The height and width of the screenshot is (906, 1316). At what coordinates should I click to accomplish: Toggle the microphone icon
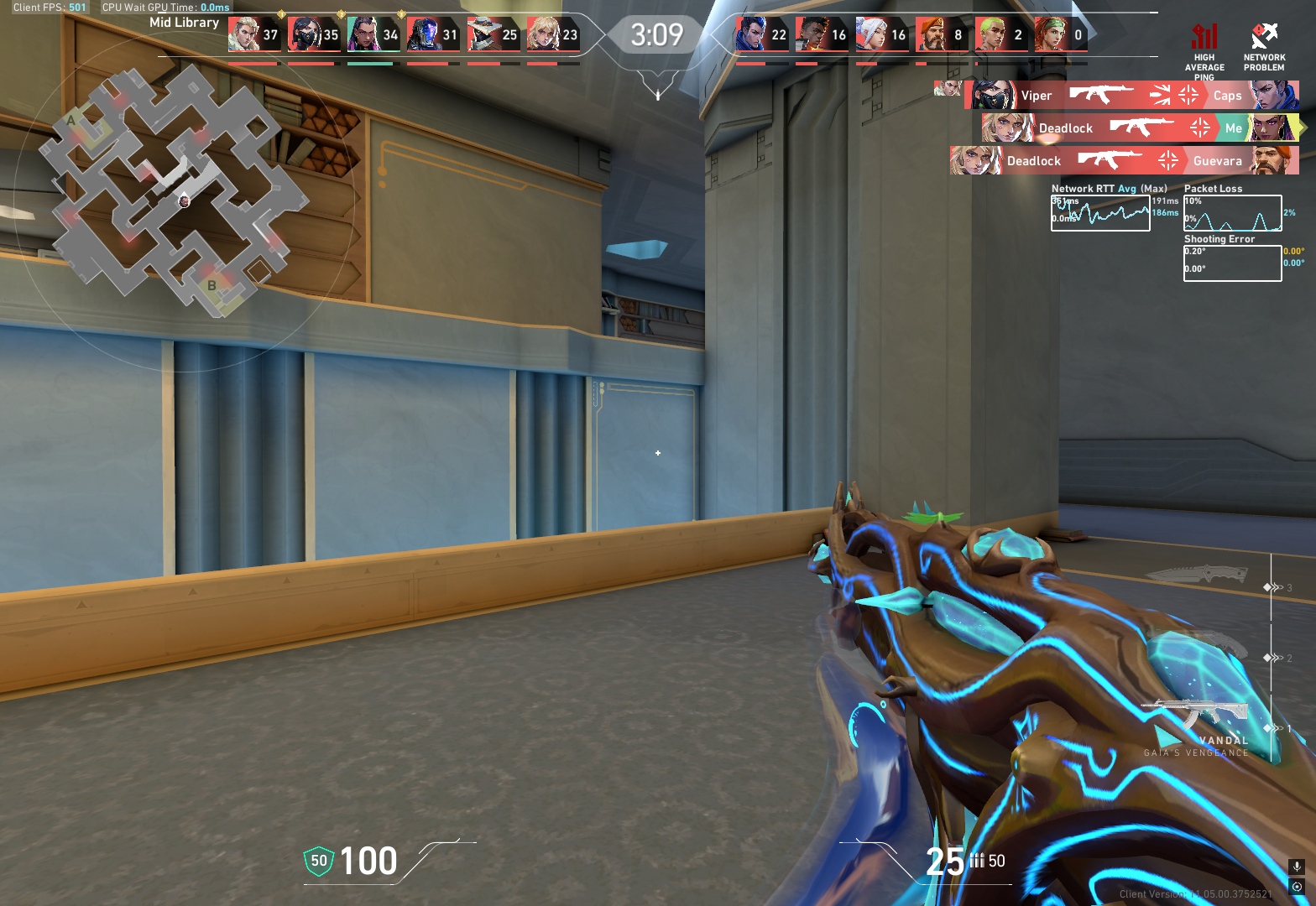pos(1297,867)
